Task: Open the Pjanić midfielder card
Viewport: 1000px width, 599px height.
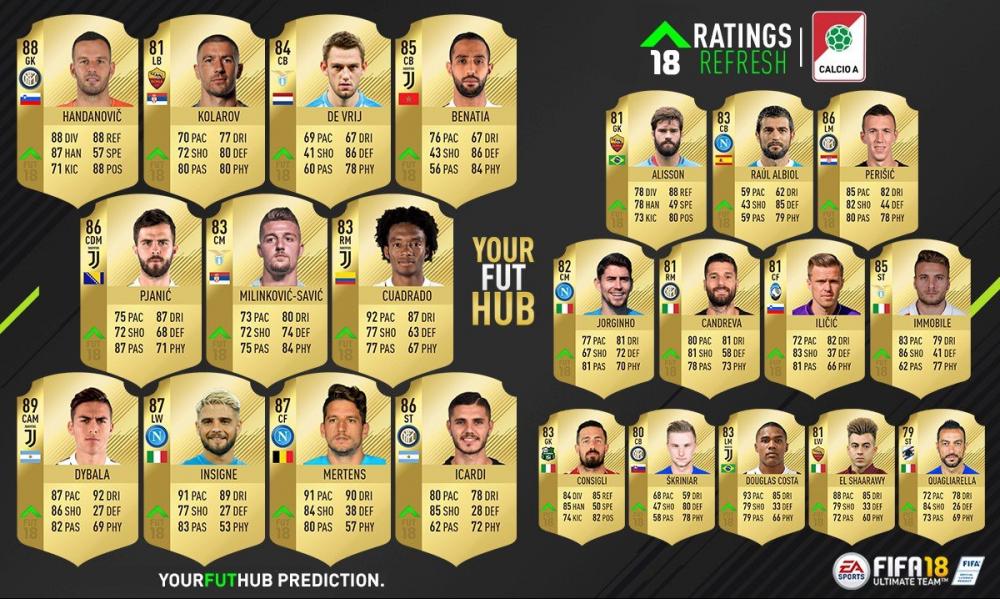Action: (x=140, y=285)
